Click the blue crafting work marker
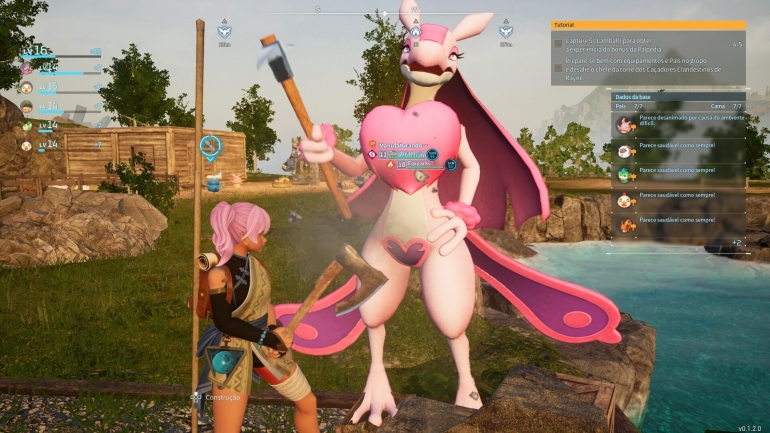The width and height of the screenshot is (770, 433). tap(210, 149)
